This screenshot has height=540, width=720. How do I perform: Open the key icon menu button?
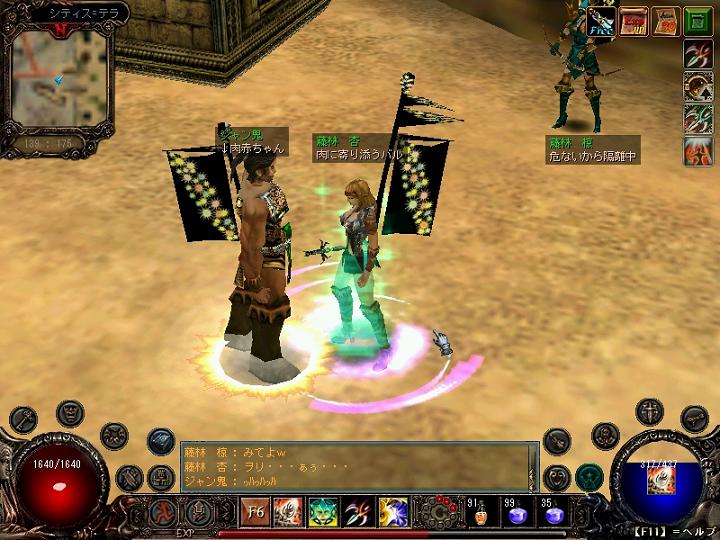click(x=22, y=417)
